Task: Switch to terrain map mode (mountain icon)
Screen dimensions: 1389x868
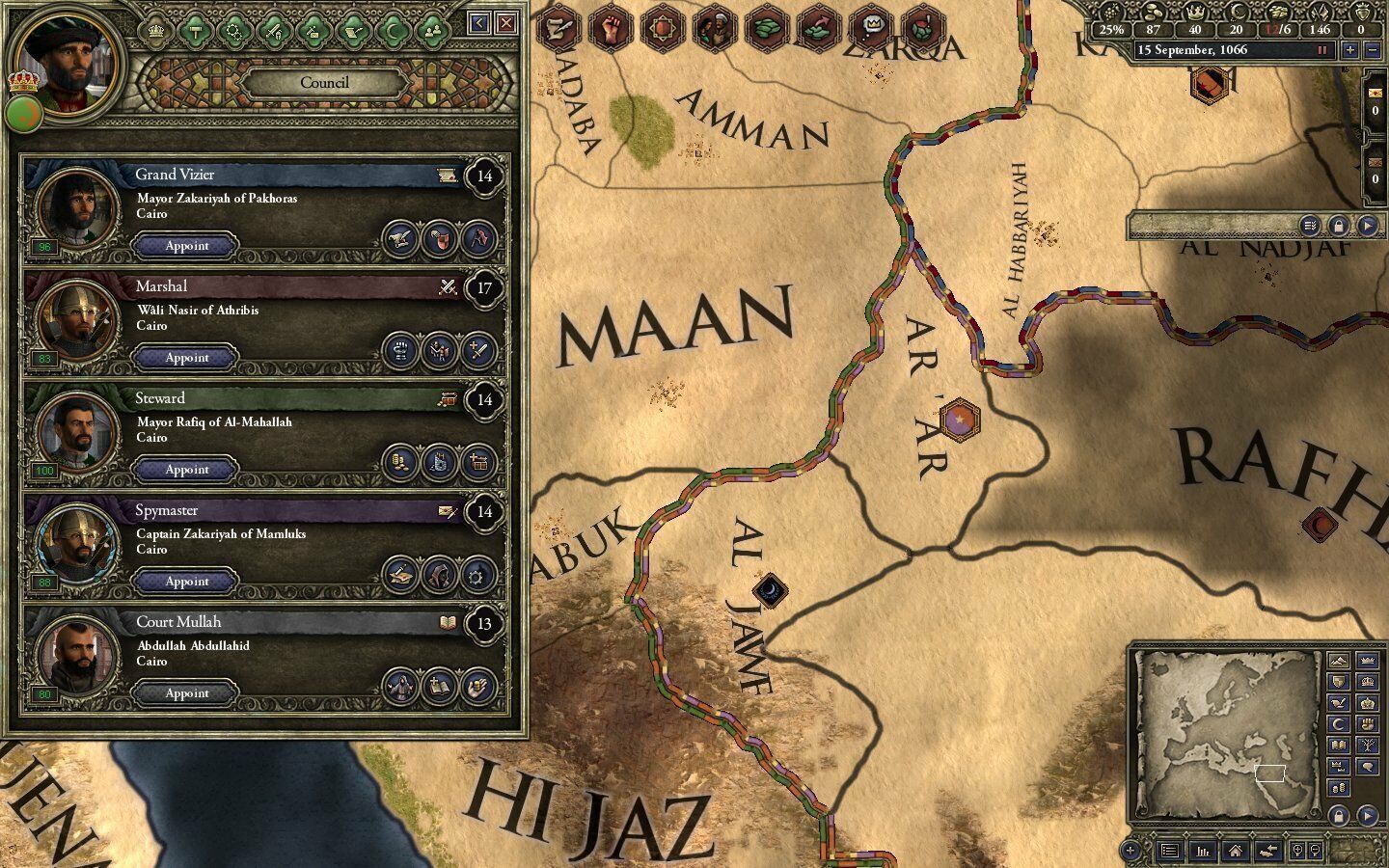Action: tap(1338, 661)
